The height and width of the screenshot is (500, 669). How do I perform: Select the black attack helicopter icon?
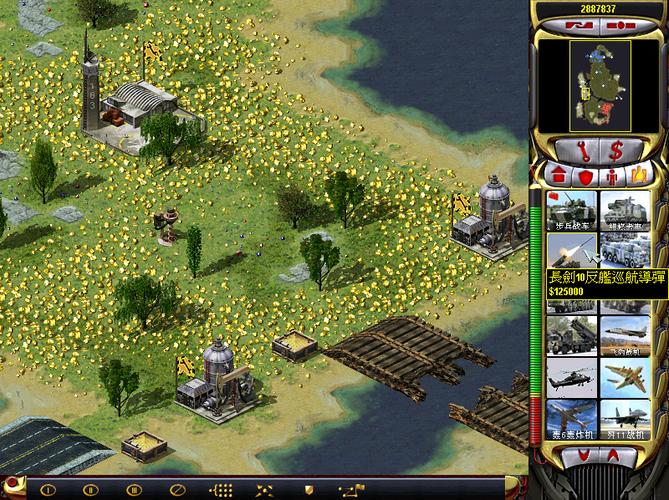click(x=571, y=379)
